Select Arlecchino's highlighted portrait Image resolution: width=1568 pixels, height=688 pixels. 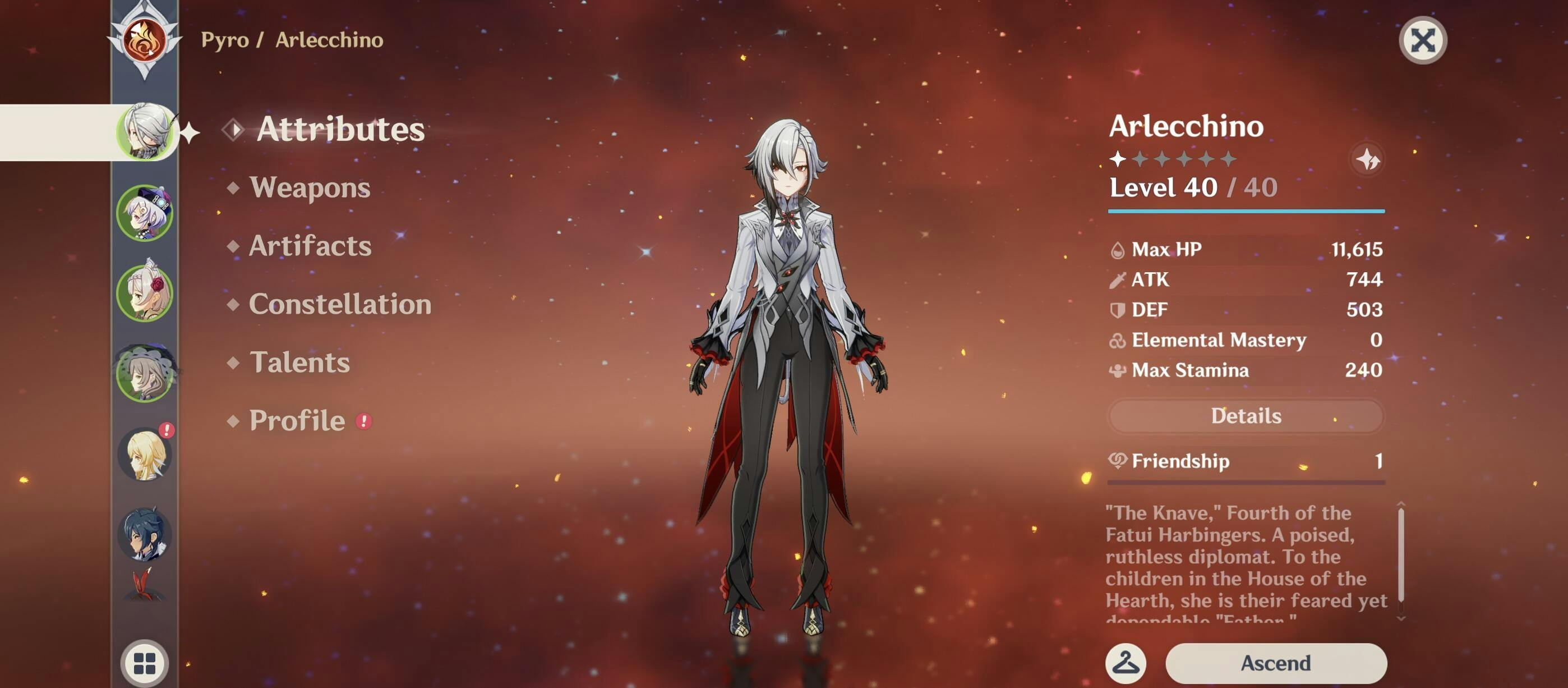pos(145,132)
